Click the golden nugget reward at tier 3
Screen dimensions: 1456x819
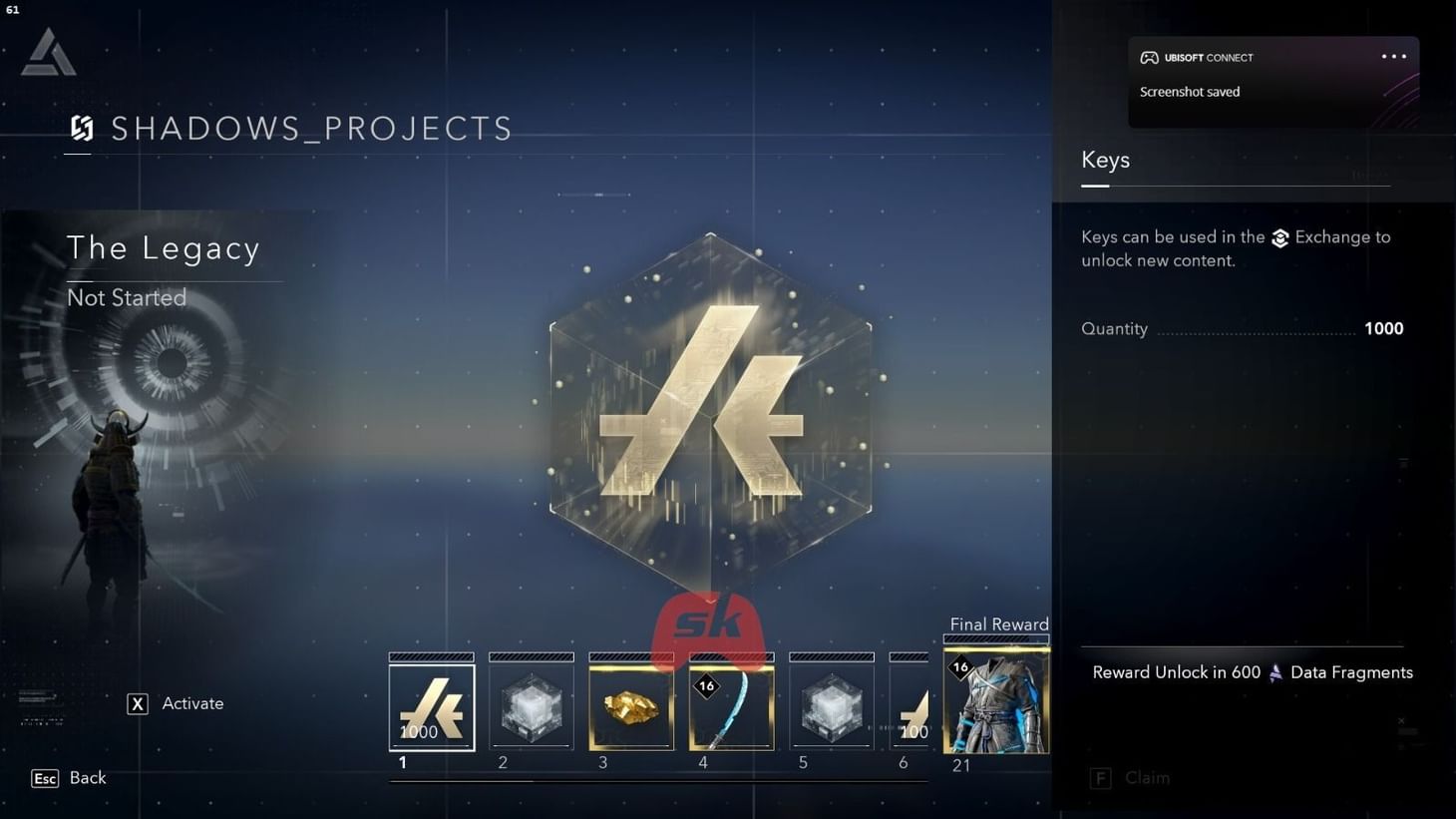pyautogui.click(x=631, y=703)
